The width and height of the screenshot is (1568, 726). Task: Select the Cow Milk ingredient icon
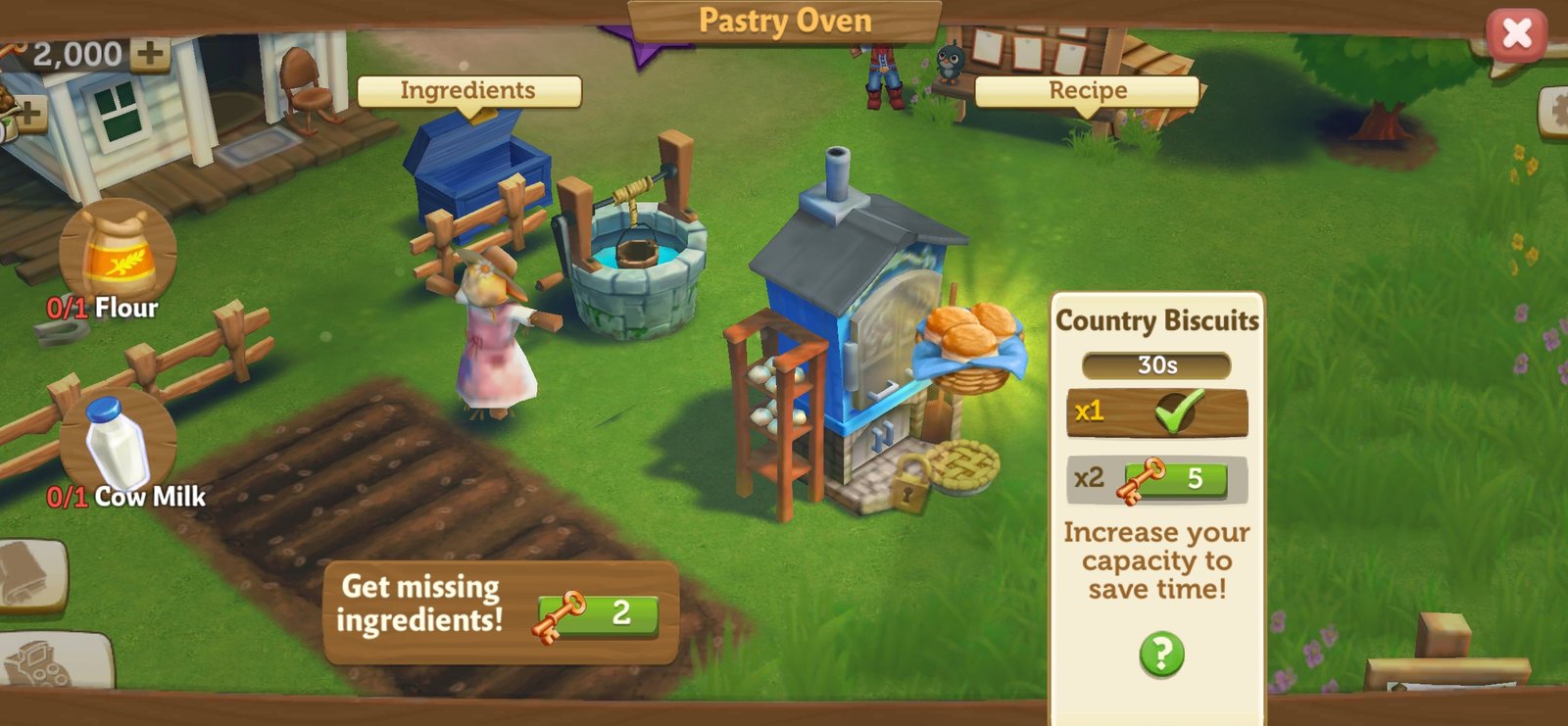(x=118, y=444)
